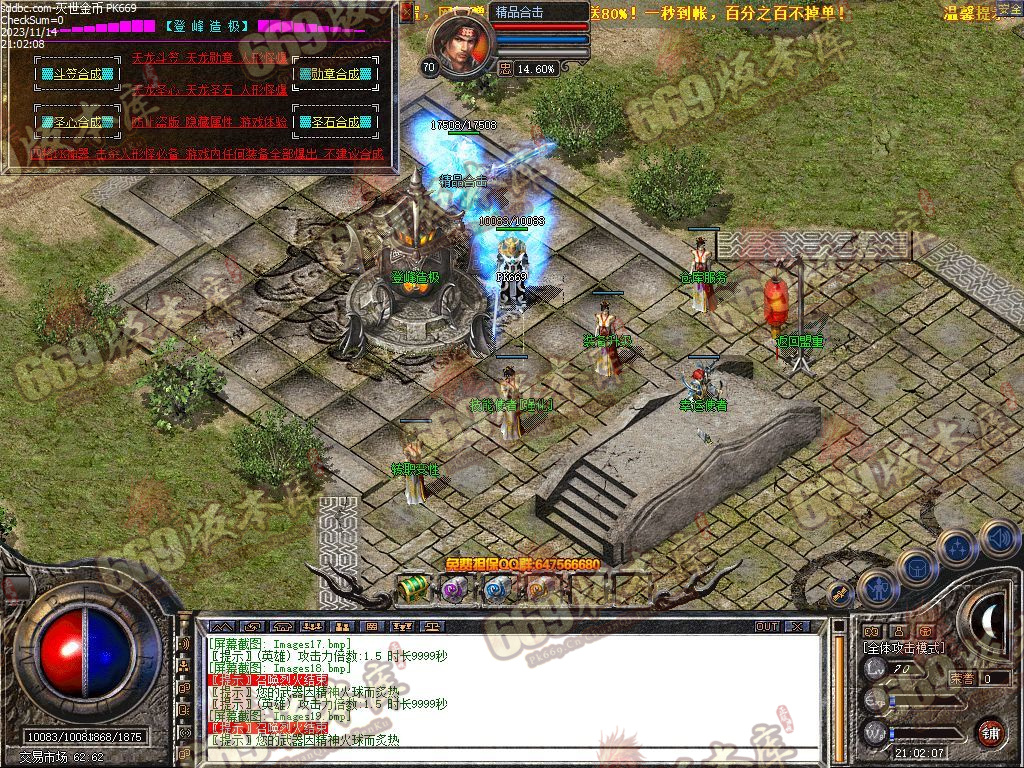Screen dimensions: 1024x768
Task: Select the green treasure chest belt slot
Action: click(x=413, y=589)
